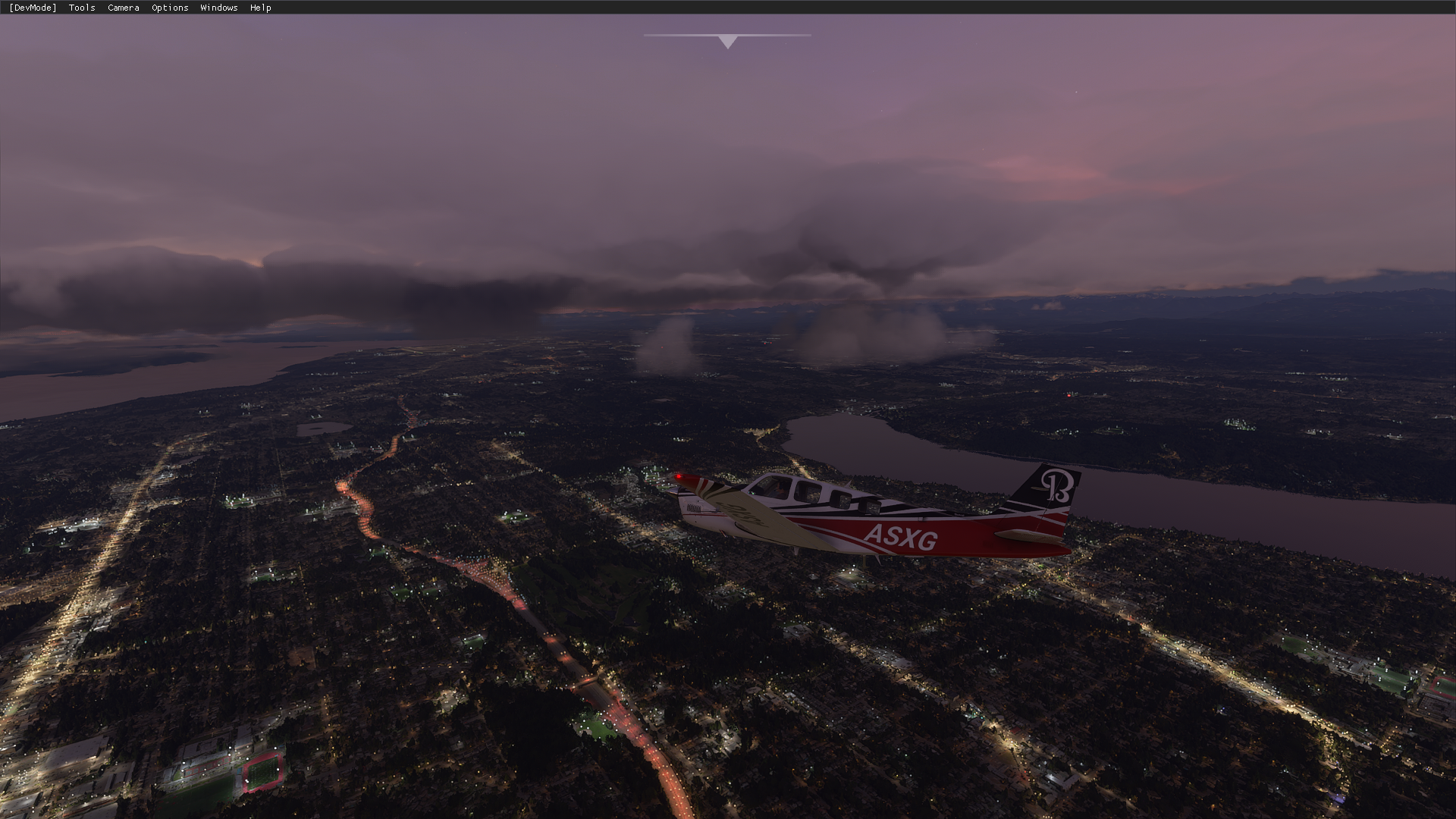The image size is (1456, 819).
Task: Open the Help menu
Action: tap(260, 8)
